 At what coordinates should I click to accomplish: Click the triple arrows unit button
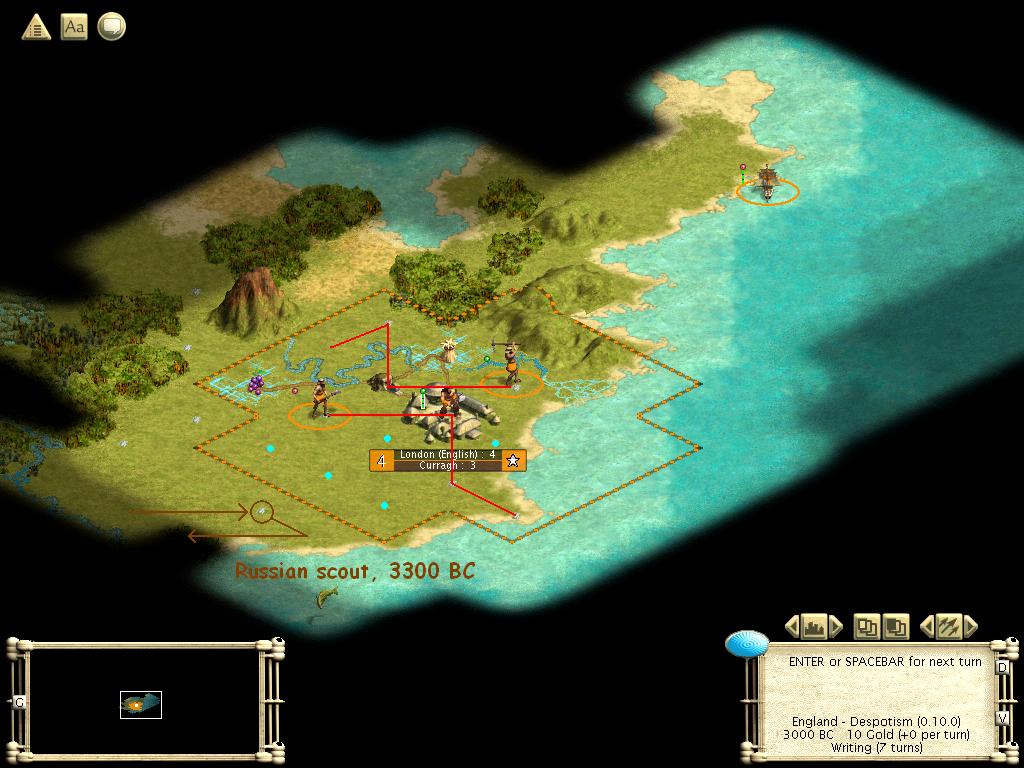947,627
